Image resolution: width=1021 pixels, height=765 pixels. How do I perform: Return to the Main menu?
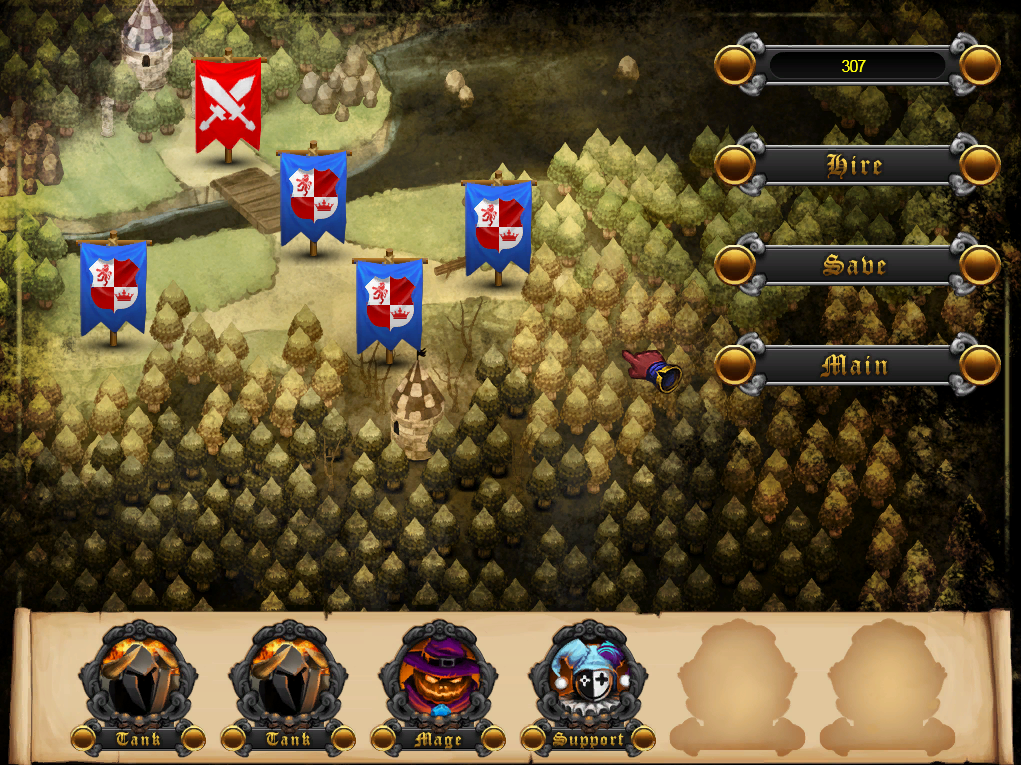856,365
